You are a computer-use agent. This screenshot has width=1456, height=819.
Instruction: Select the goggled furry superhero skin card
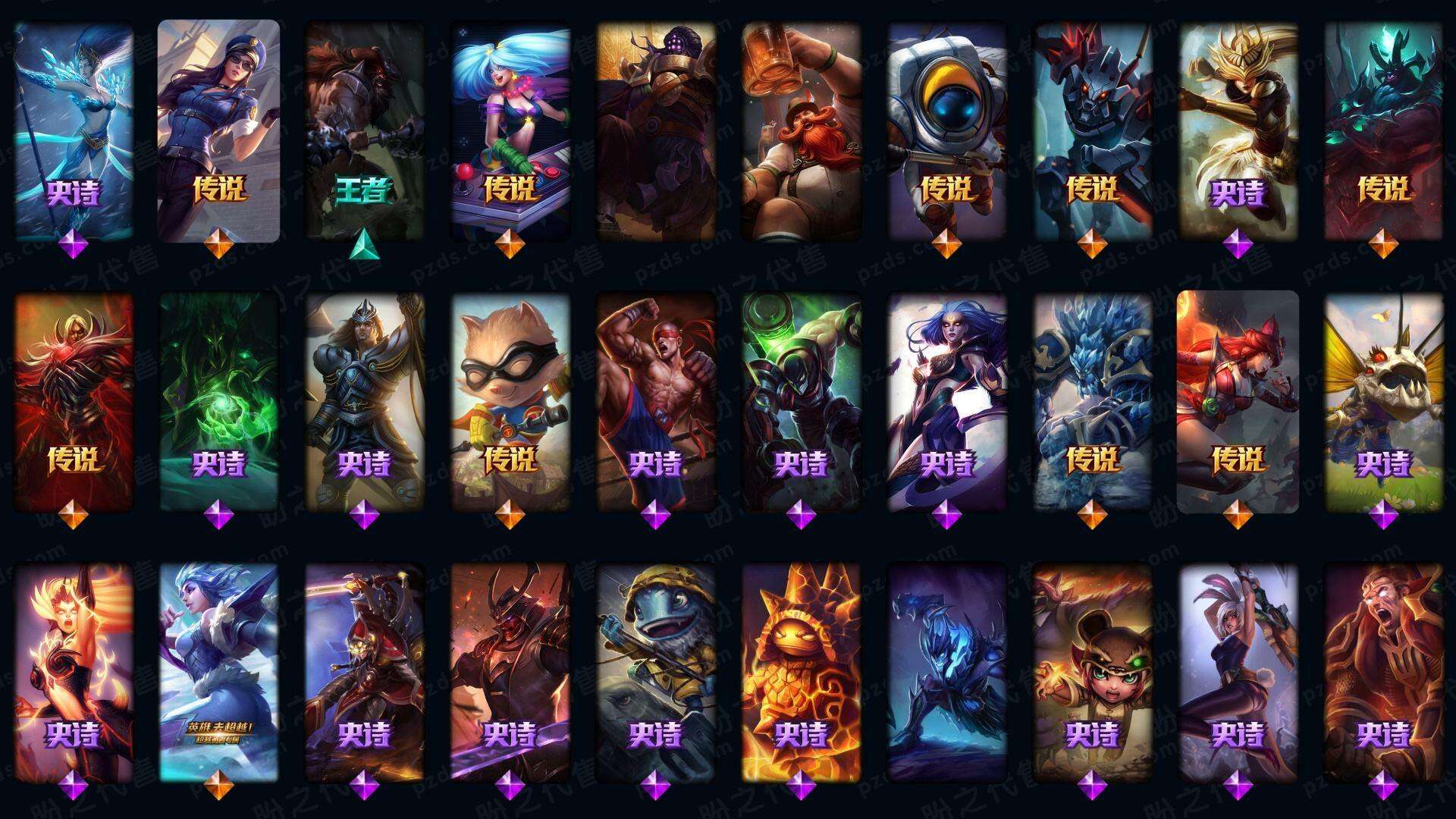point(510,402)
